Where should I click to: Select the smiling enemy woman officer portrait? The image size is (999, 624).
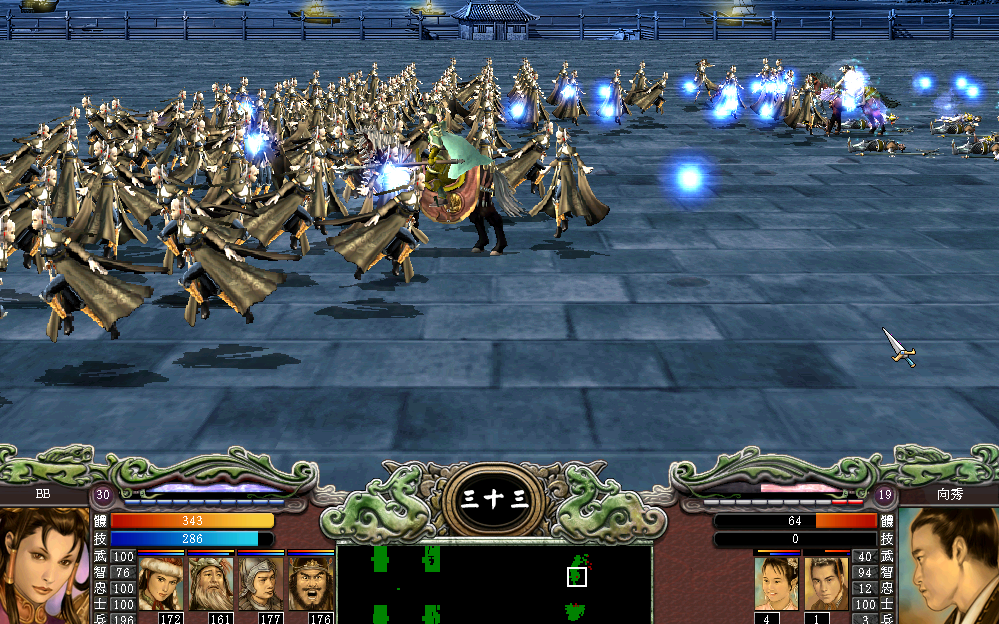[775, 583]
